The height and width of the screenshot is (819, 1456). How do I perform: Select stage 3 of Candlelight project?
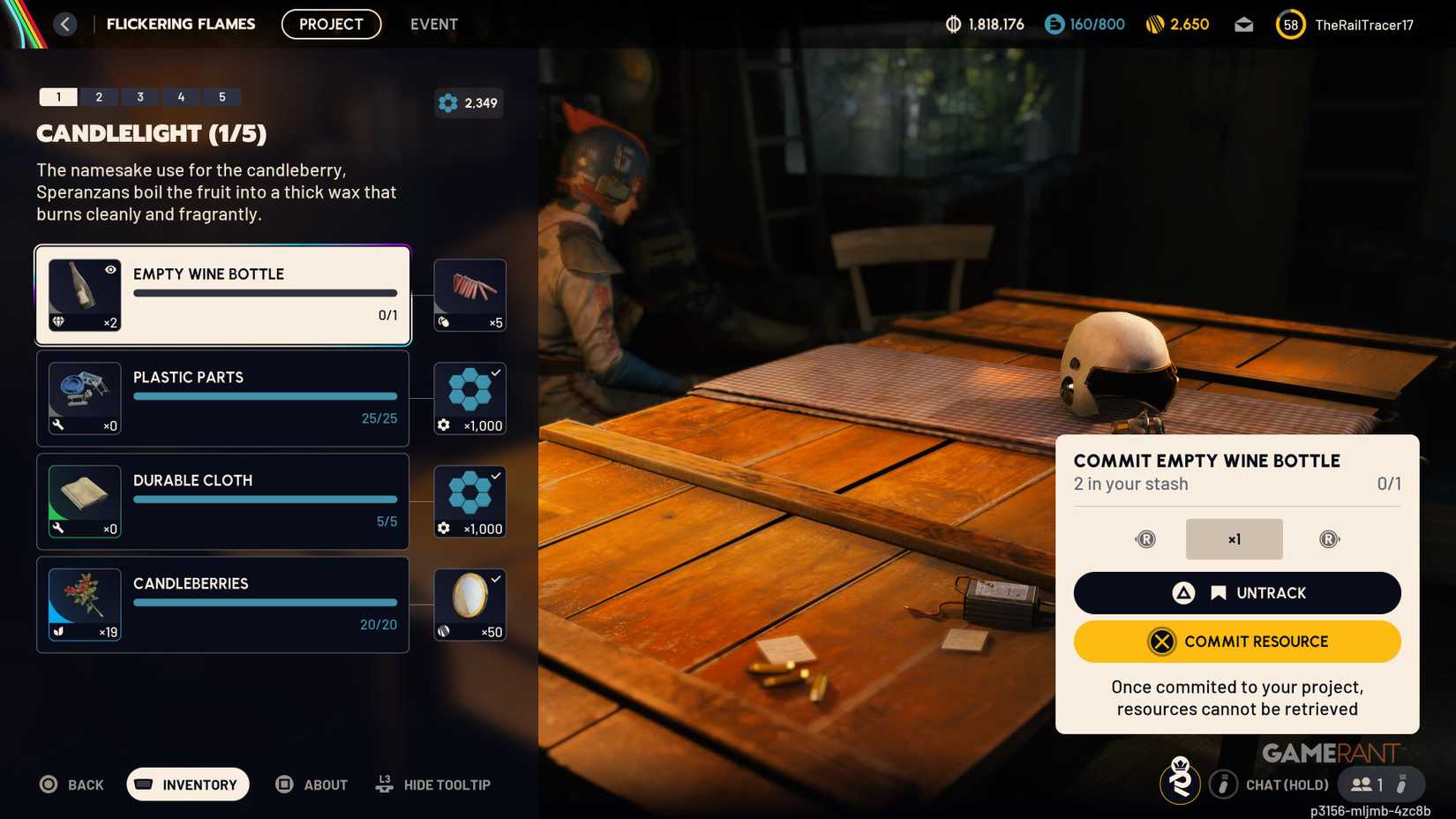139,97
